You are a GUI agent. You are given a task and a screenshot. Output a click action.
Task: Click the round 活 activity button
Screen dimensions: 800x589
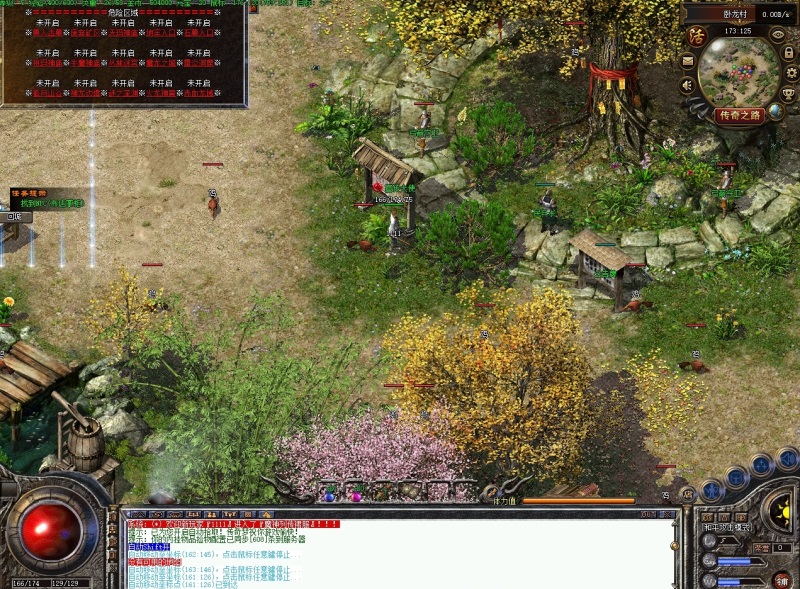tap(697, 37)
